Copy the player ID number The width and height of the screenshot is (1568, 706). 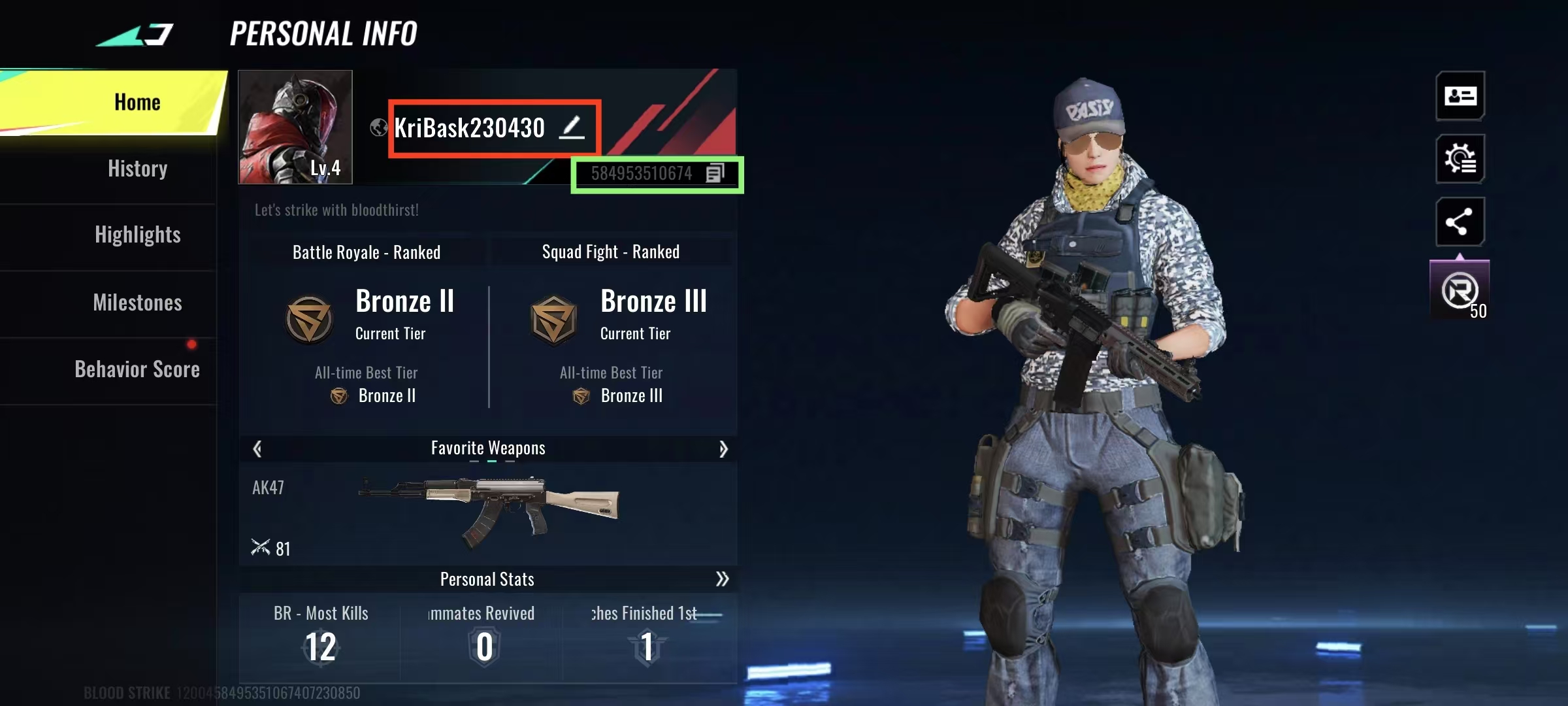coord(715,173)
